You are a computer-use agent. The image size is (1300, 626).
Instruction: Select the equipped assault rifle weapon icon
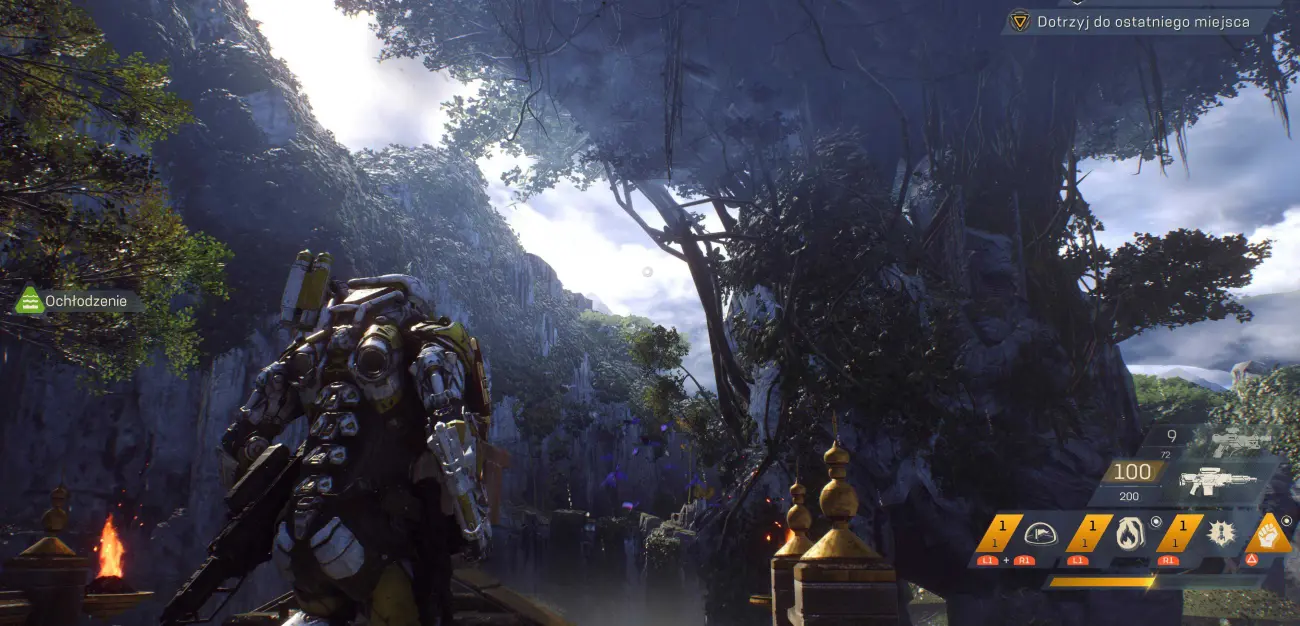click(1215, 482)
